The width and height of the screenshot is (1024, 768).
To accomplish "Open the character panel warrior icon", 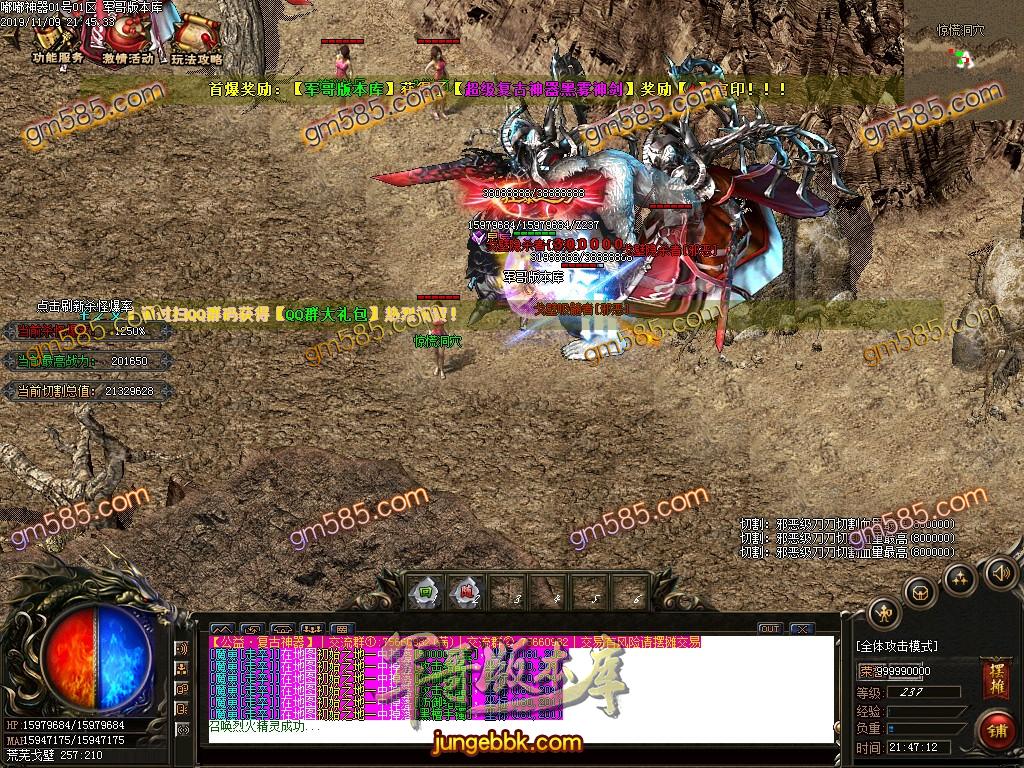I will point(884,613).
